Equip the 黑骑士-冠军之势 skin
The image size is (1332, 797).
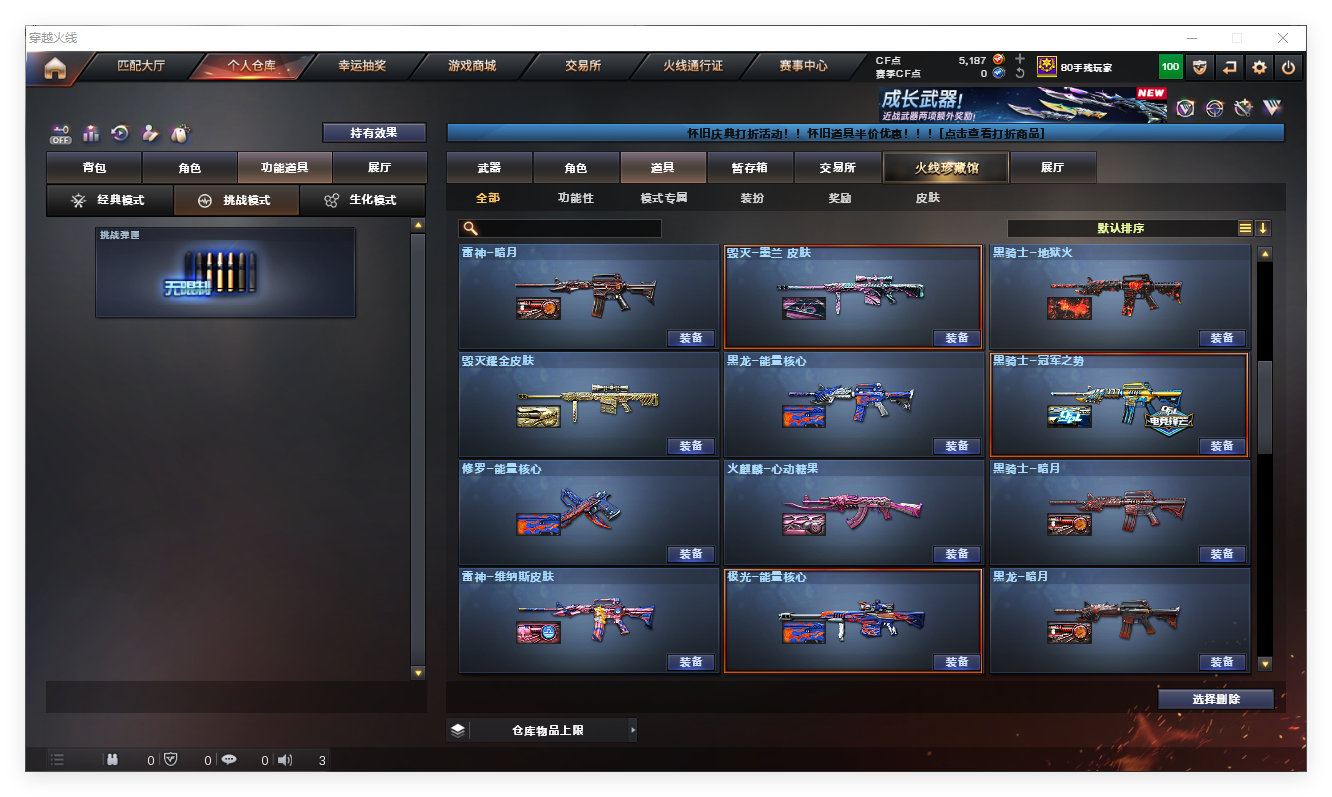click(1221, 446)
